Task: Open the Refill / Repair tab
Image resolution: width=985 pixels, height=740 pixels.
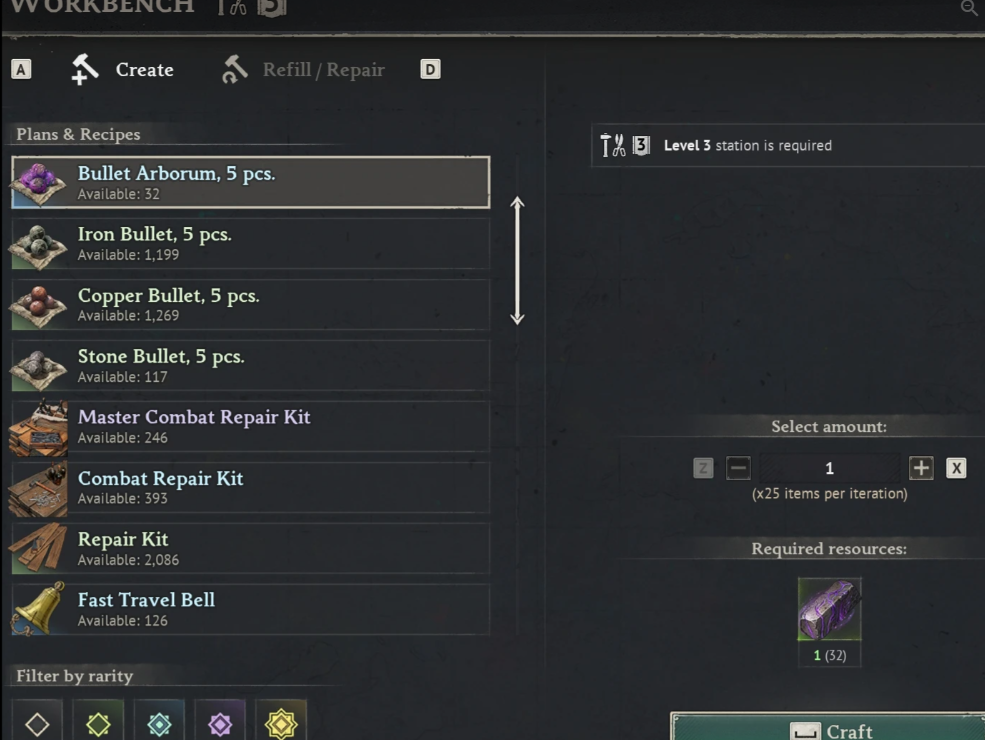Action: pyautogui.click(x=304, y=70)
